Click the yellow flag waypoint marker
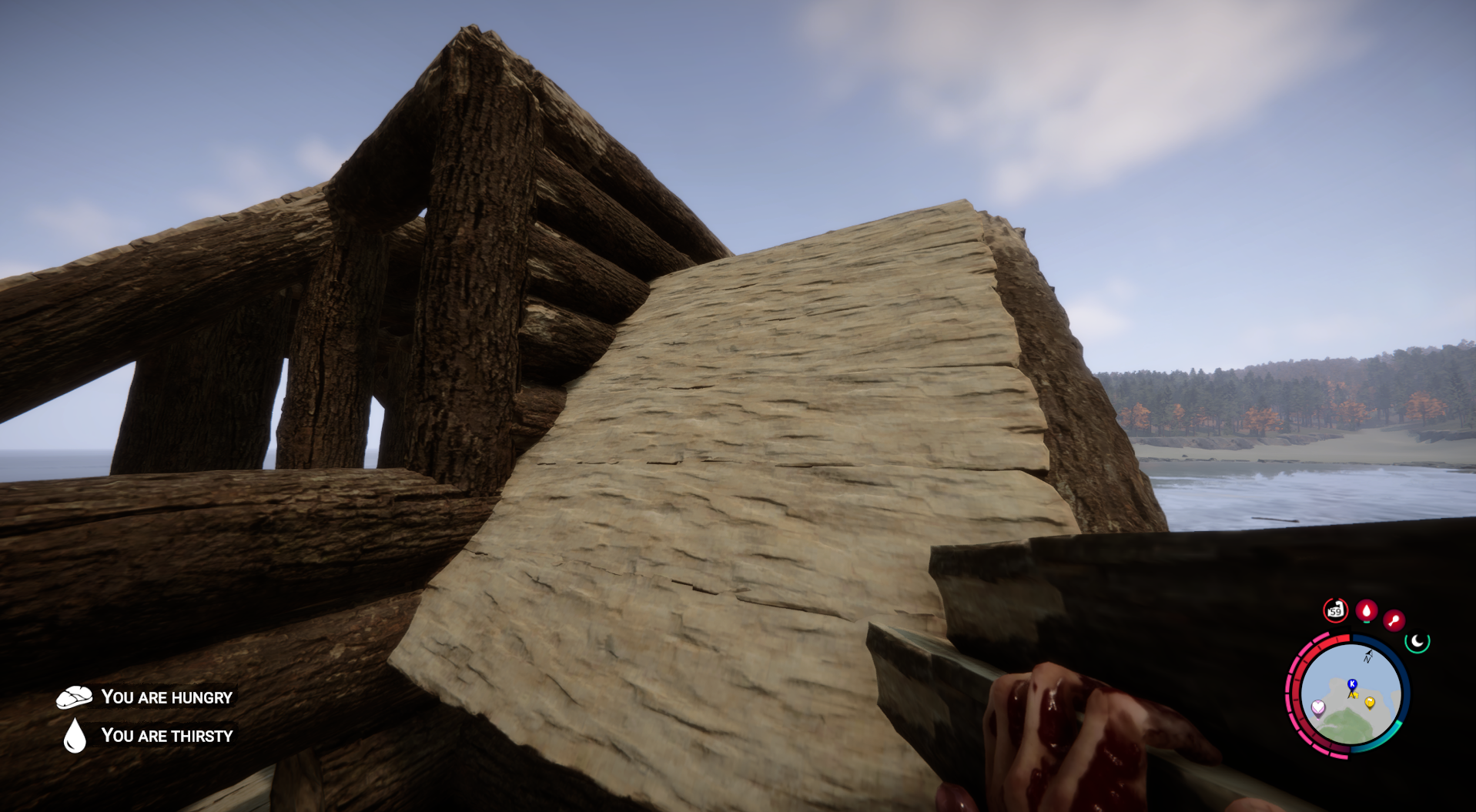1476x812 pixels. [x=1370, y=703]
